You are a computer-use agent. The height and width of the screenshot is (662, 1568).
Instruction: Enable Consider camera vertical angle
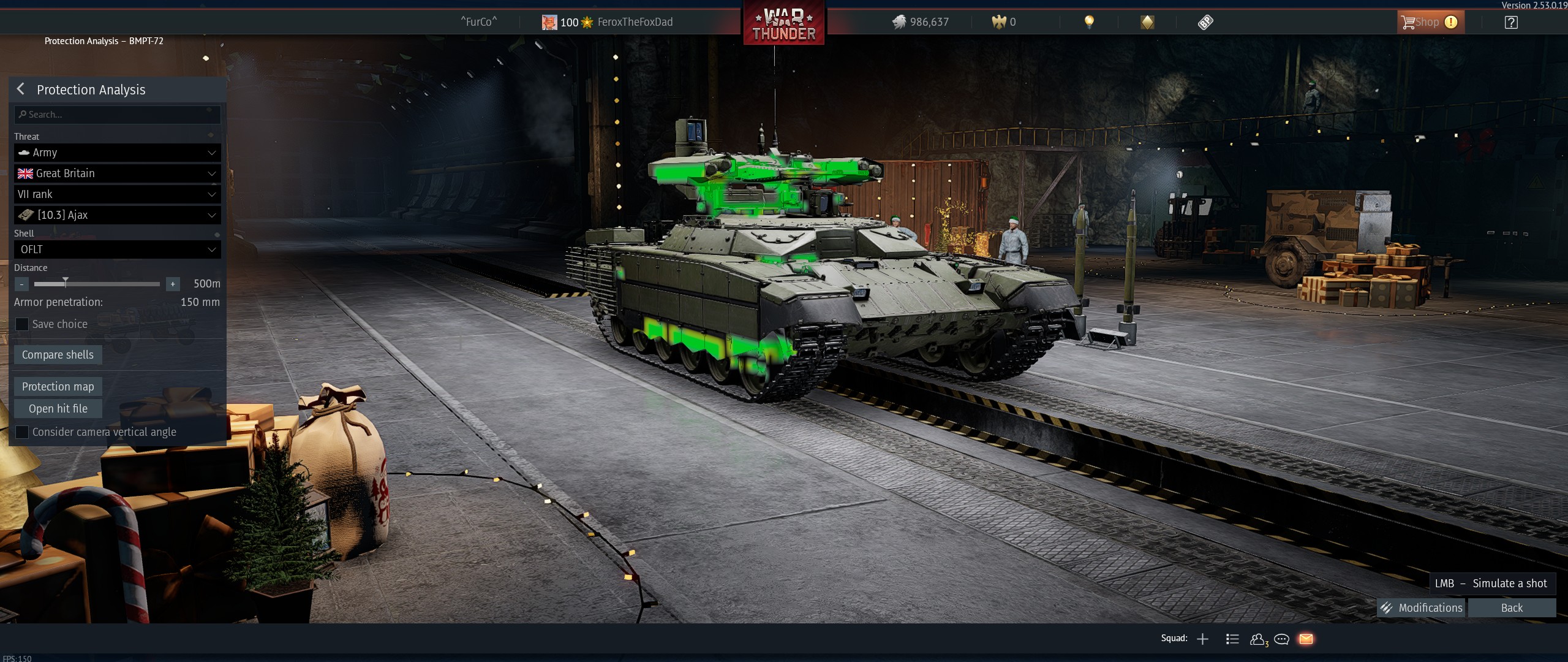pos(22,432)
